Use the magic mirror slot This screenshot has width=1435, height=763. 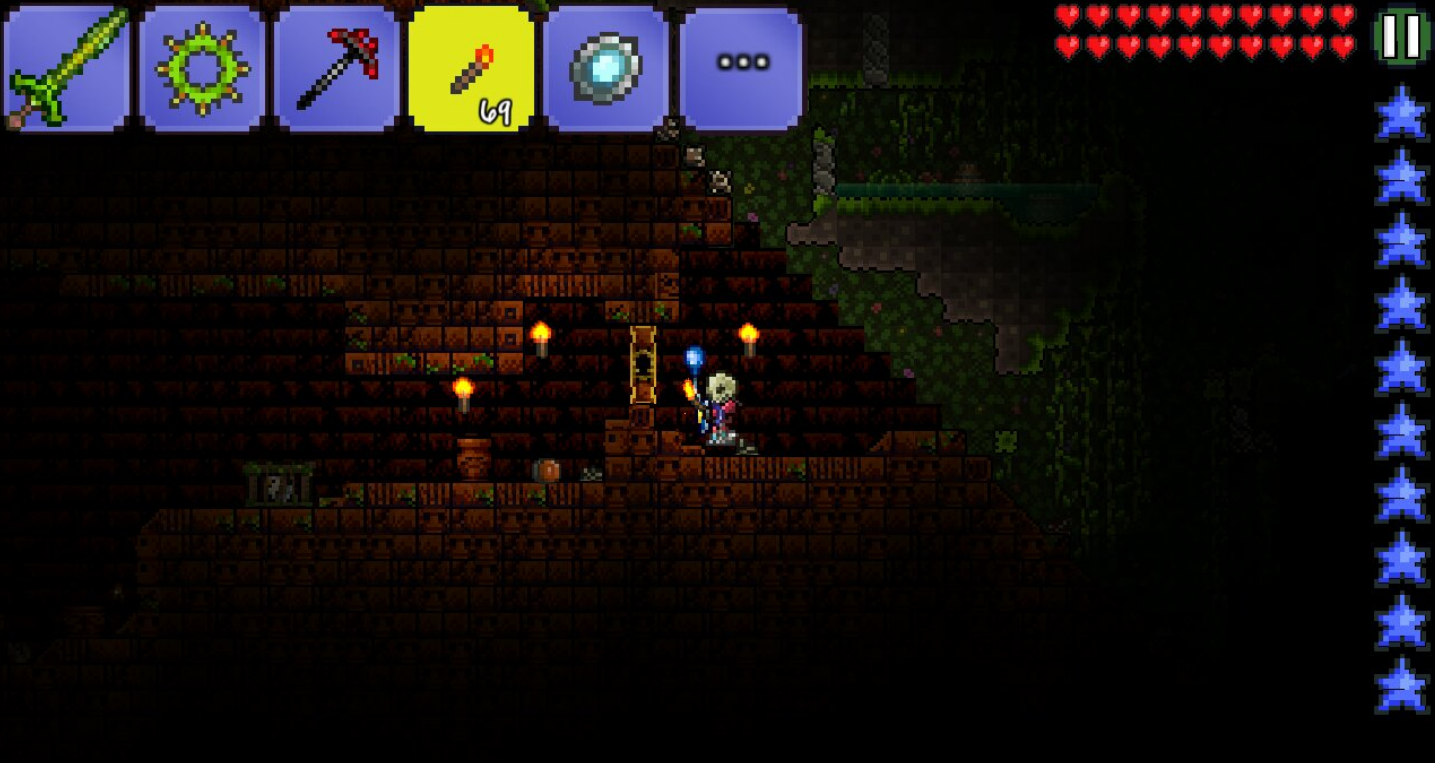pos(606,68)
